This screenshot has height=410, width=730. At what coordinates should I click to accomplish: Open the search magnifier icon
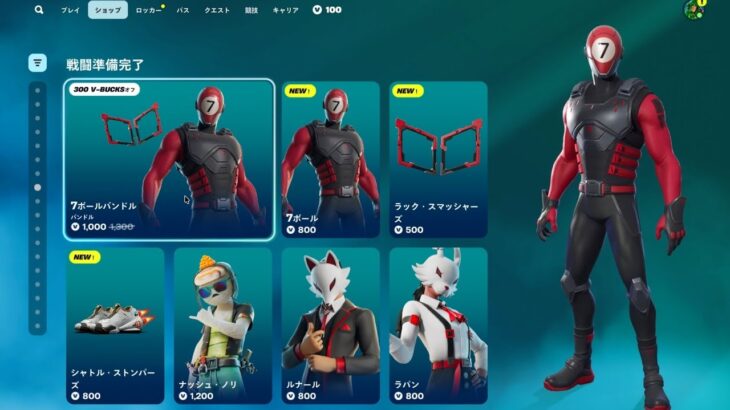pyautogui.click(x=39, y=10)
